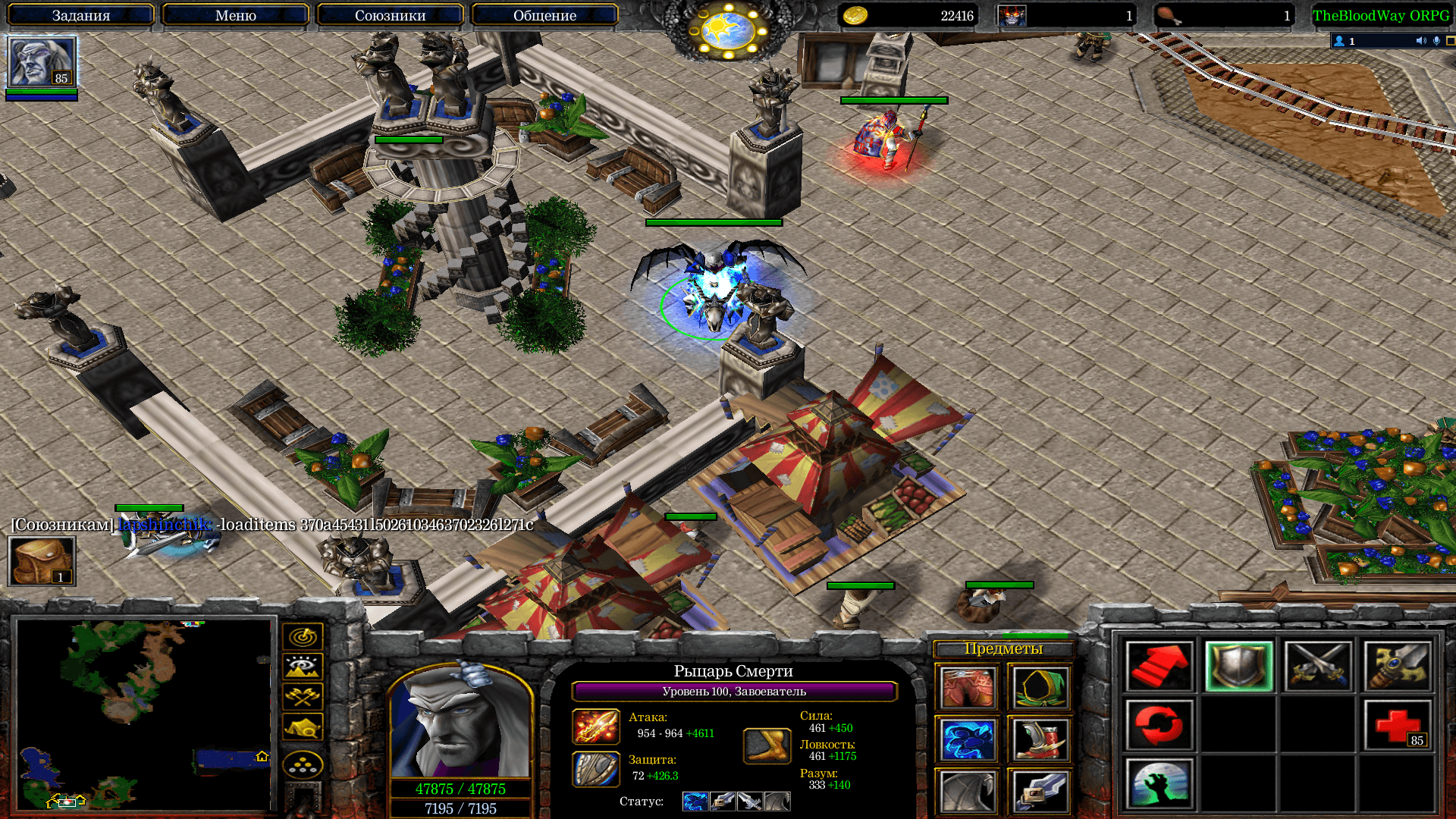
Task: Activate the crossed swords Attack command
Action: (1318, 667)
